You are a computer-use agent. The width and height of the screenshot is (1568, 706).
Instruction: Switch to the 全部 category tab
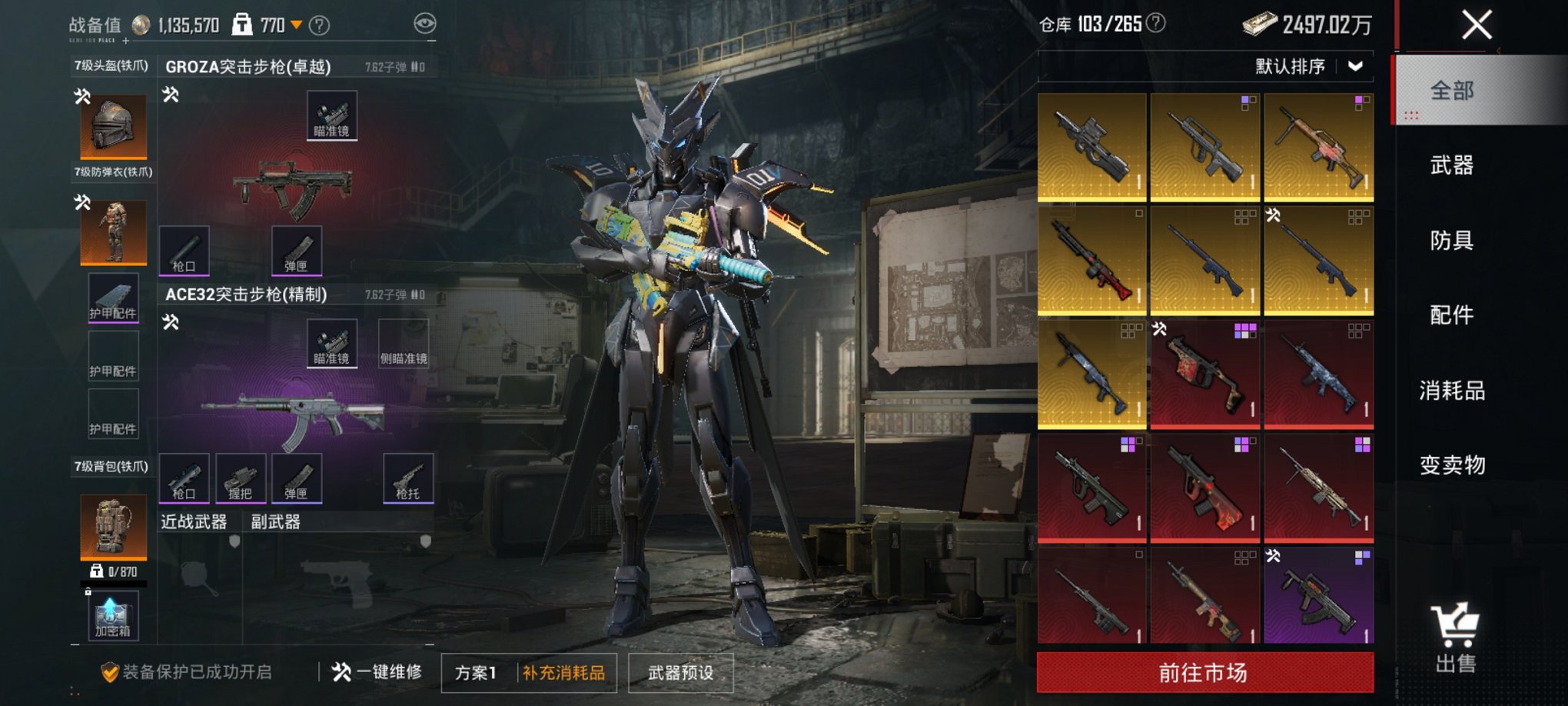coord(1451,91)
